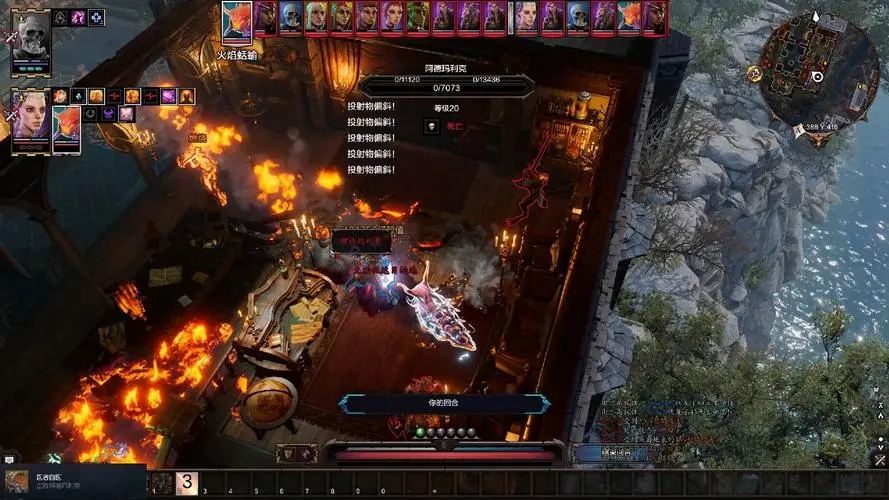Open the notification popup in the bottom-left corner
Viewport: 889px width, 500px height.
pos(73,482)
